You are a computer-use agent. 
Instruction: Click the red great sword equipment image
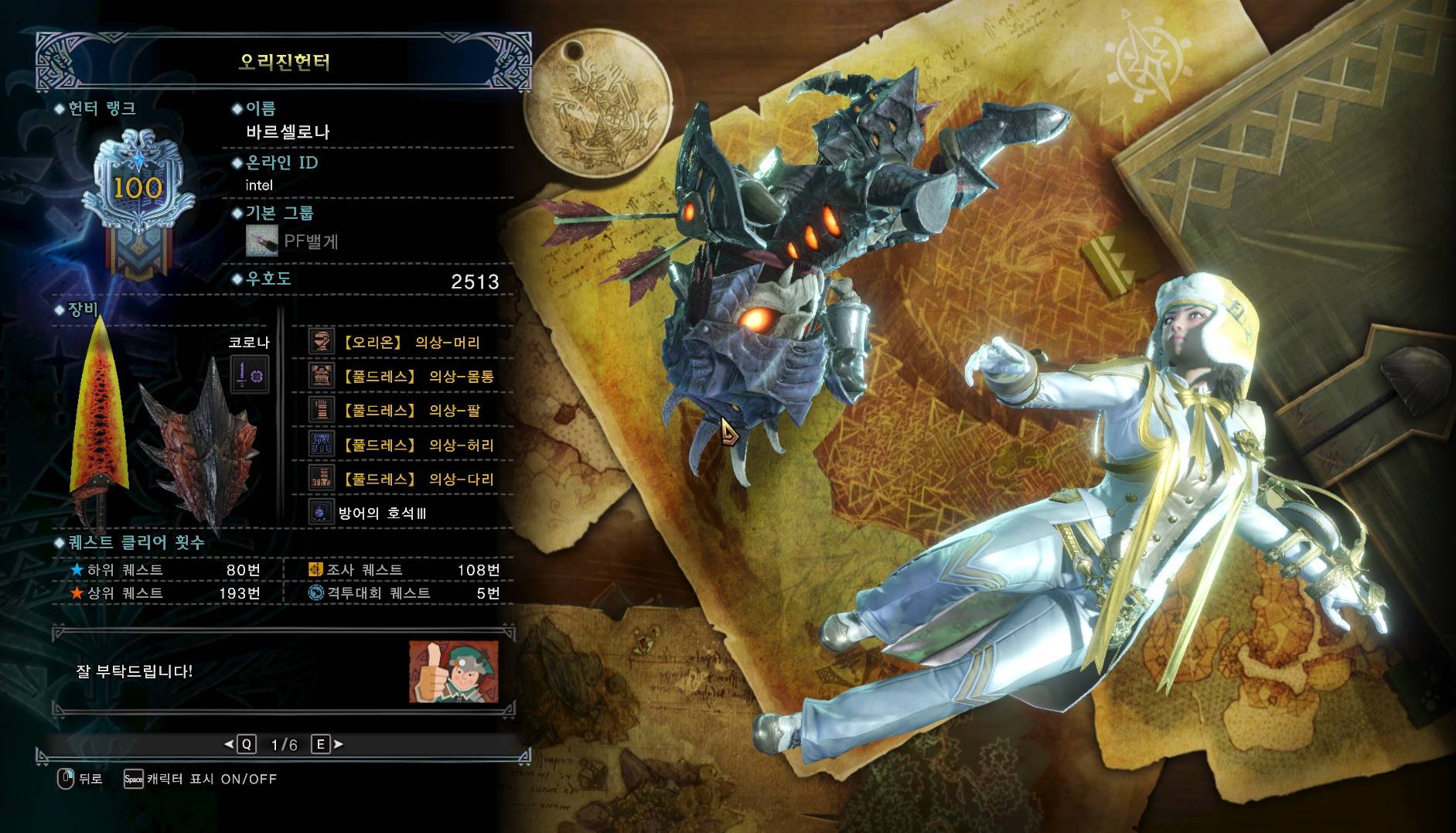tap(98, 418)
